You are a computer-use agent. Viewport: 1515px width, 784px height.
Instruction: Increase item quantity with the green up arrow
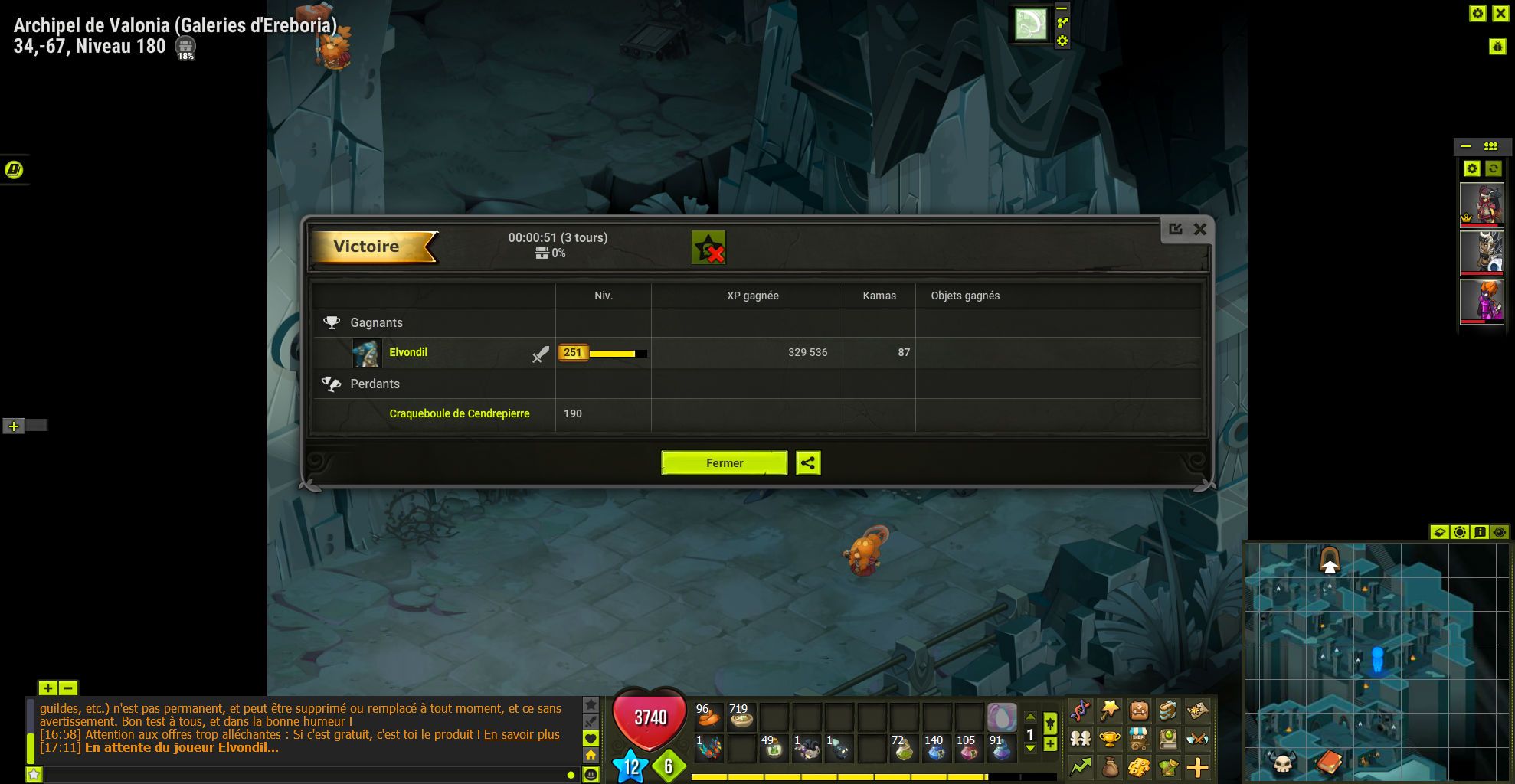1031,717
